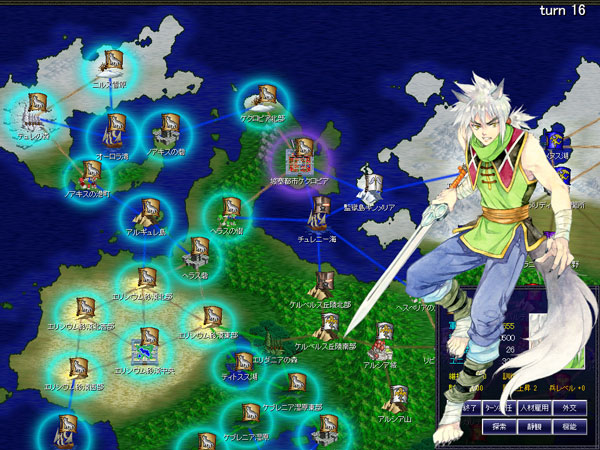Choose the ヘラスの湖 lake territory
Screen dimensions: 600x450
point(230,213)
